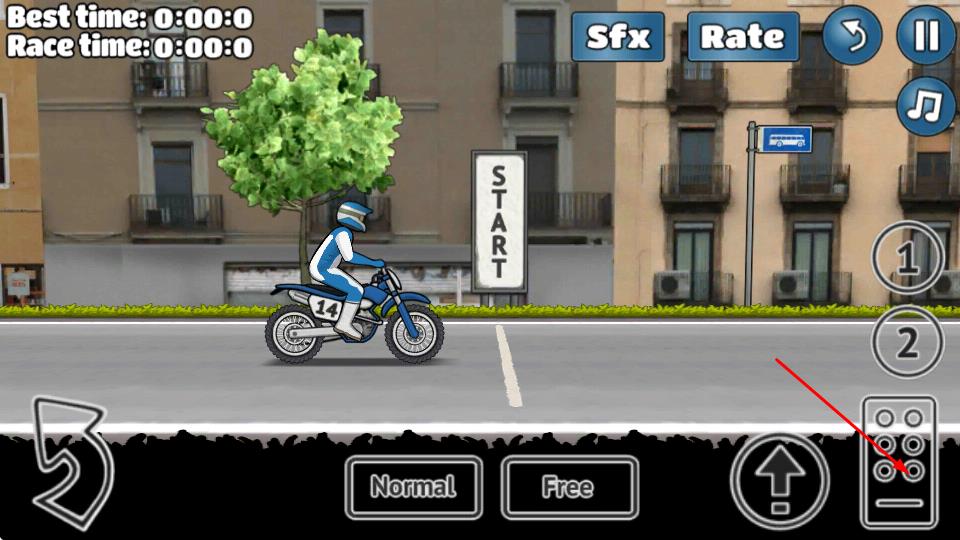Select the number 2 circle button

[x=907, y=343]
